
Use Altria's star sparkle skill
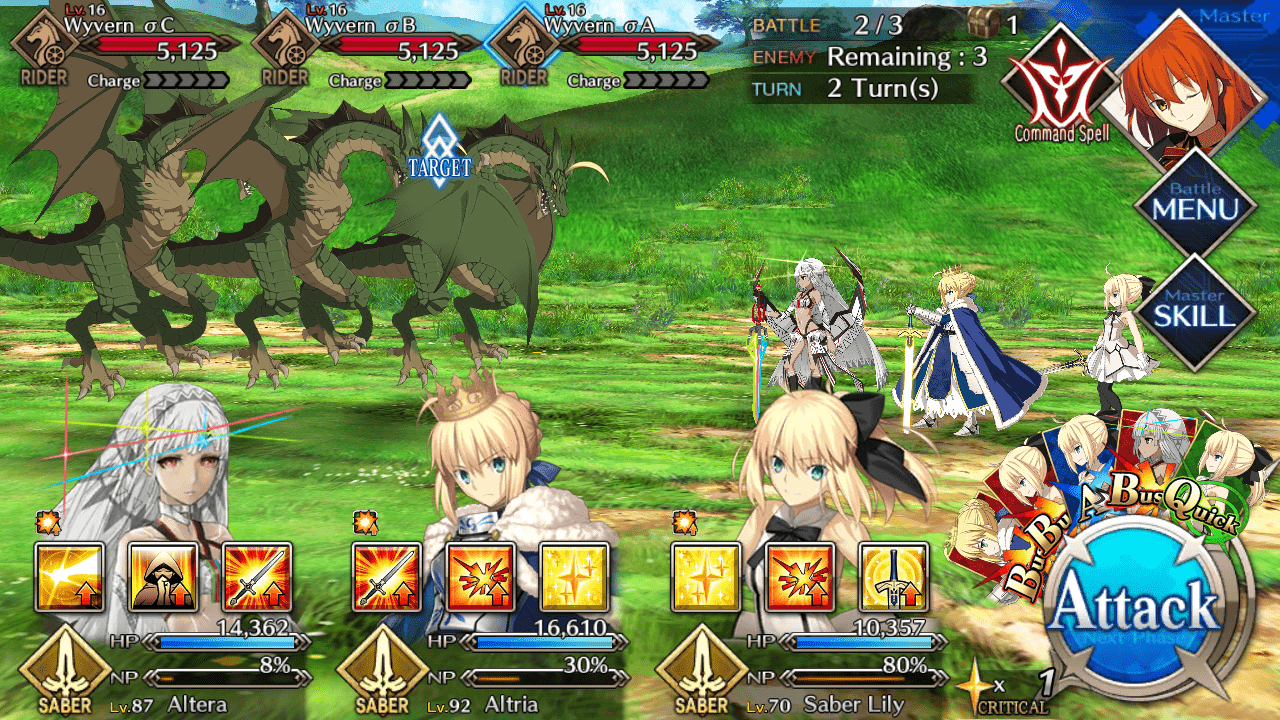point(575,577)
